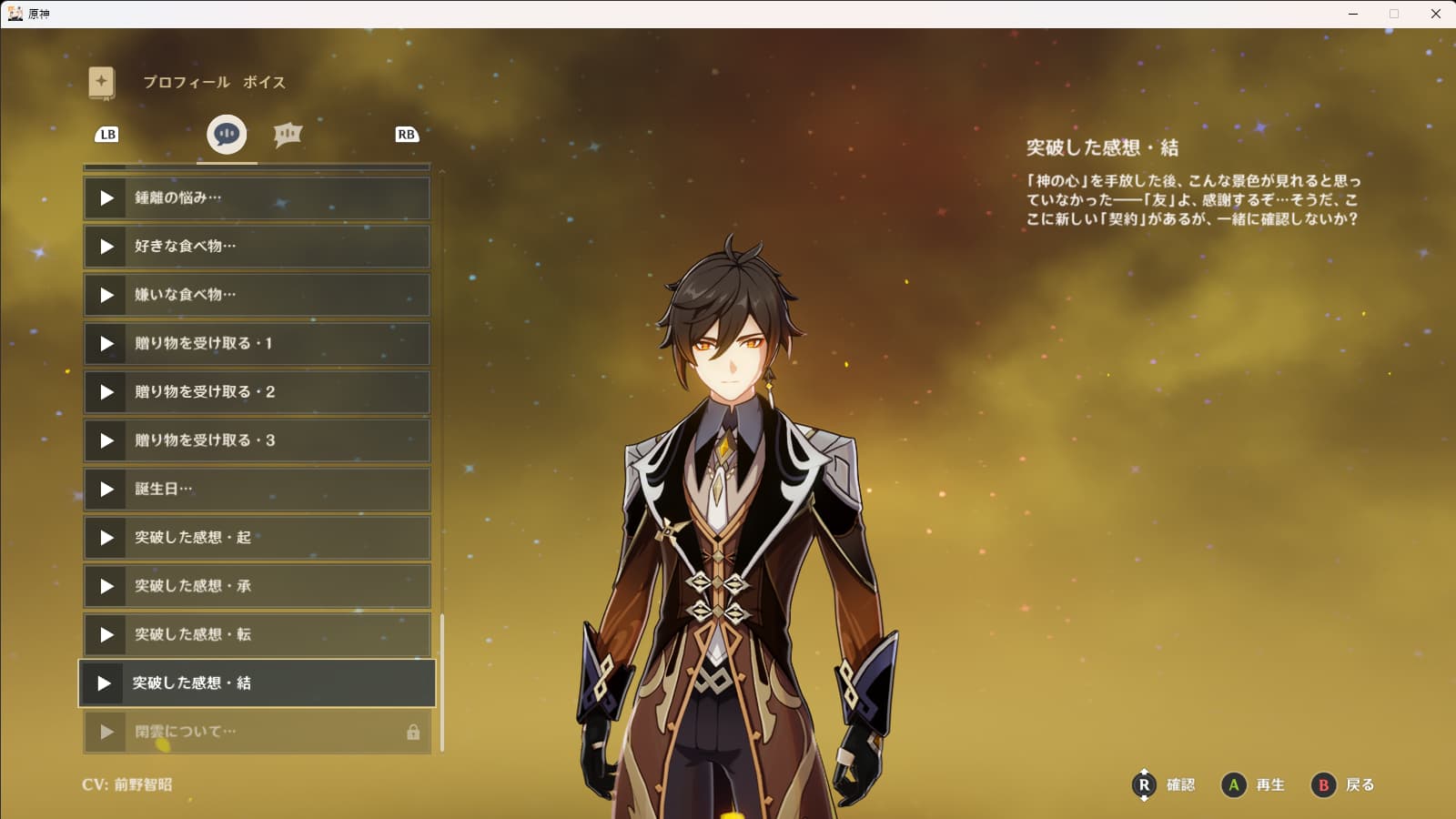
Task: Choose the 突破した感想・起 voice entry
Action: (x=257, y=538)
